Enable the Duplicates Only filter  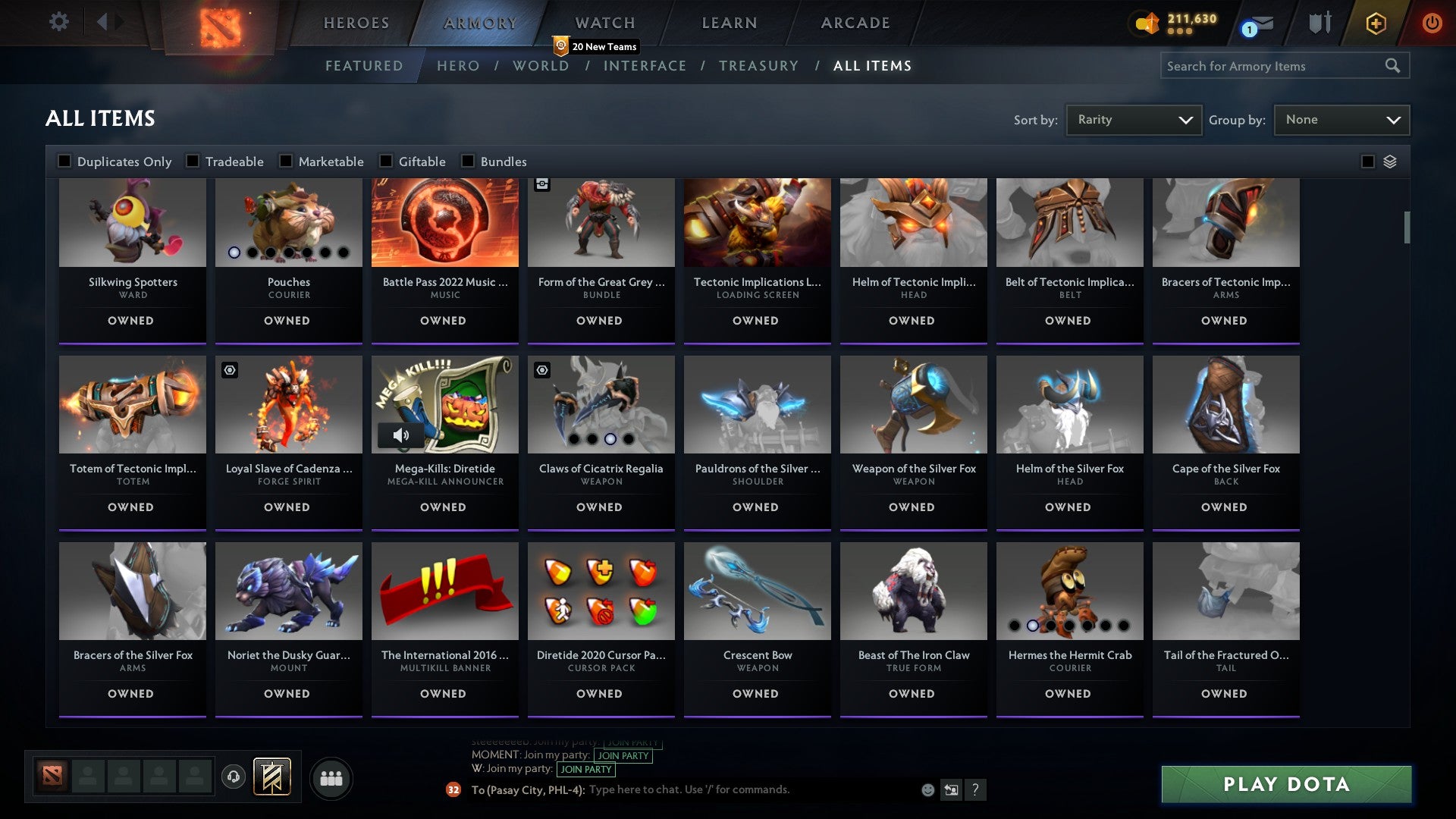tap(64, 161)
